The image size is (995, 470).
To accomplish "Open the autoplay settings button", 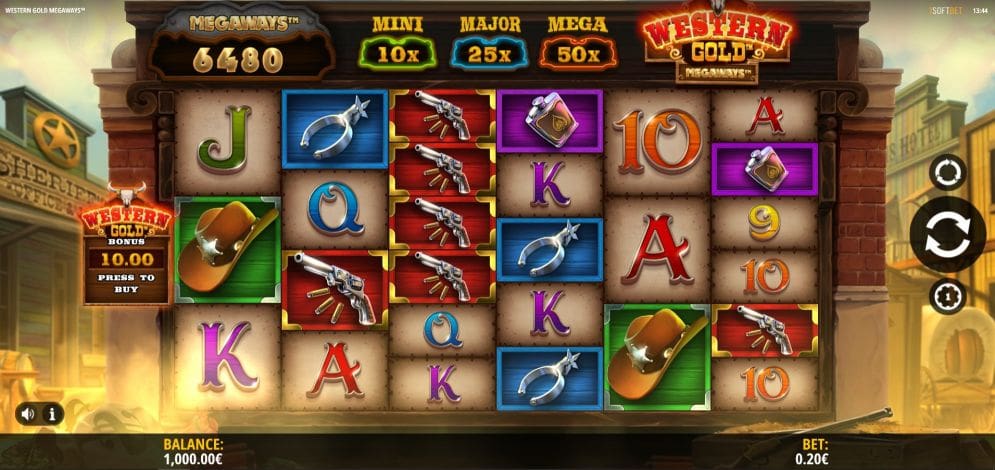I will click(x=947, y=172).
